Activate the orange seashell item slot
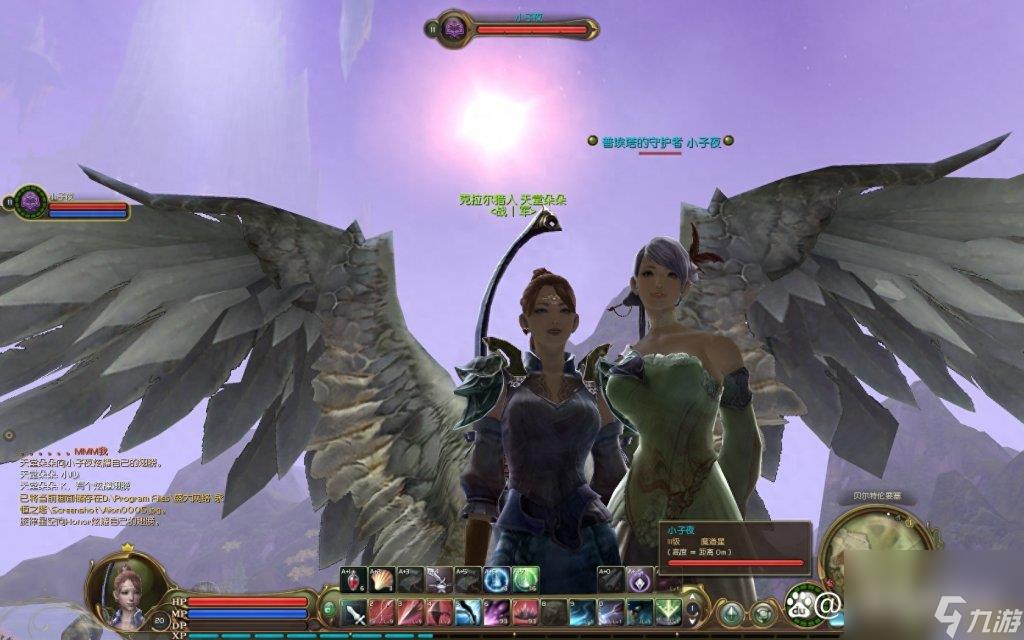Viewport: 1024px width, 640px height. click(383, 580)
